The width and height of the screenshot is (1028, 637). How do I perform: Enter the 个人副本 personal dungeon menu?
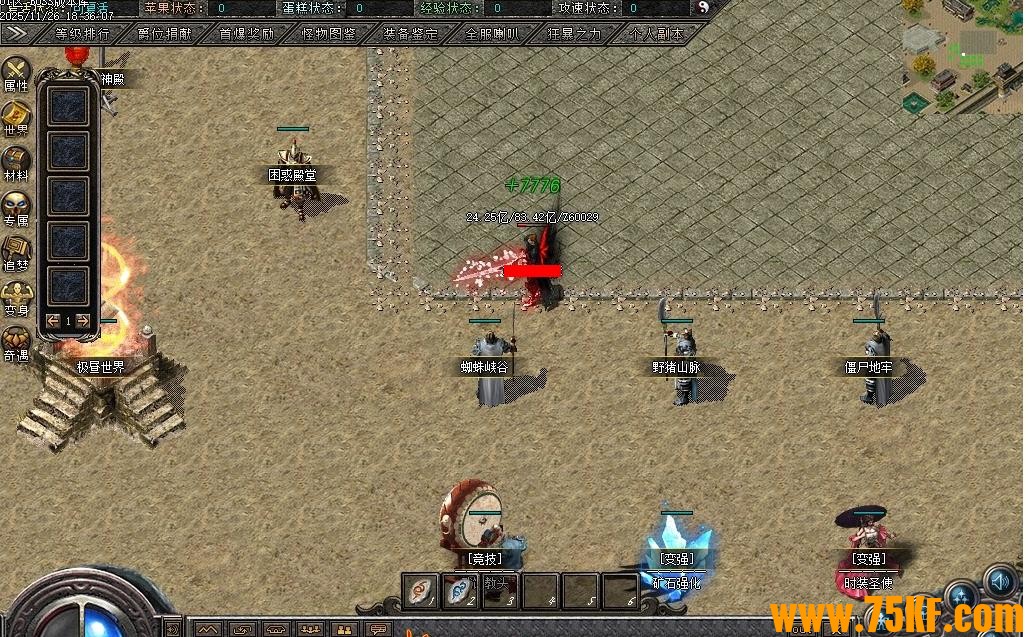pyautogui.click(x=657, y=33)
